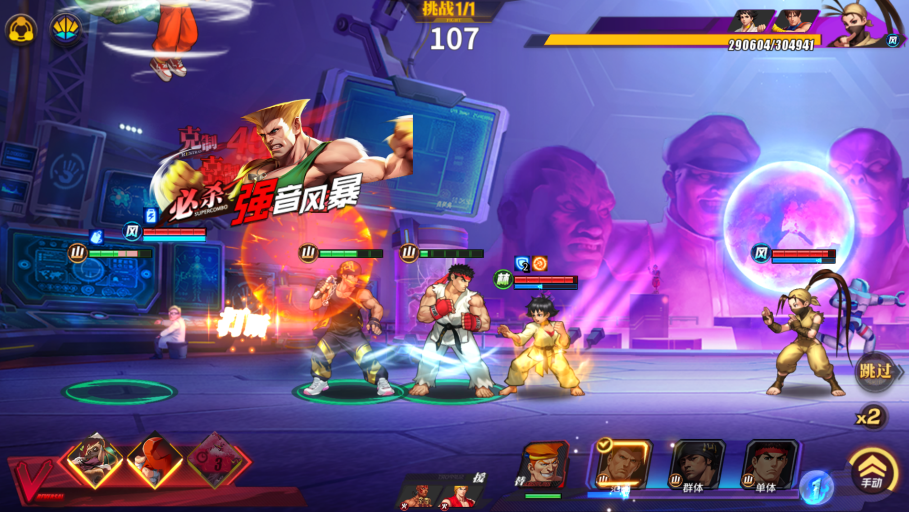Tap the blue energy orb counter
The image size is (909, 512).
coord(816,487)
